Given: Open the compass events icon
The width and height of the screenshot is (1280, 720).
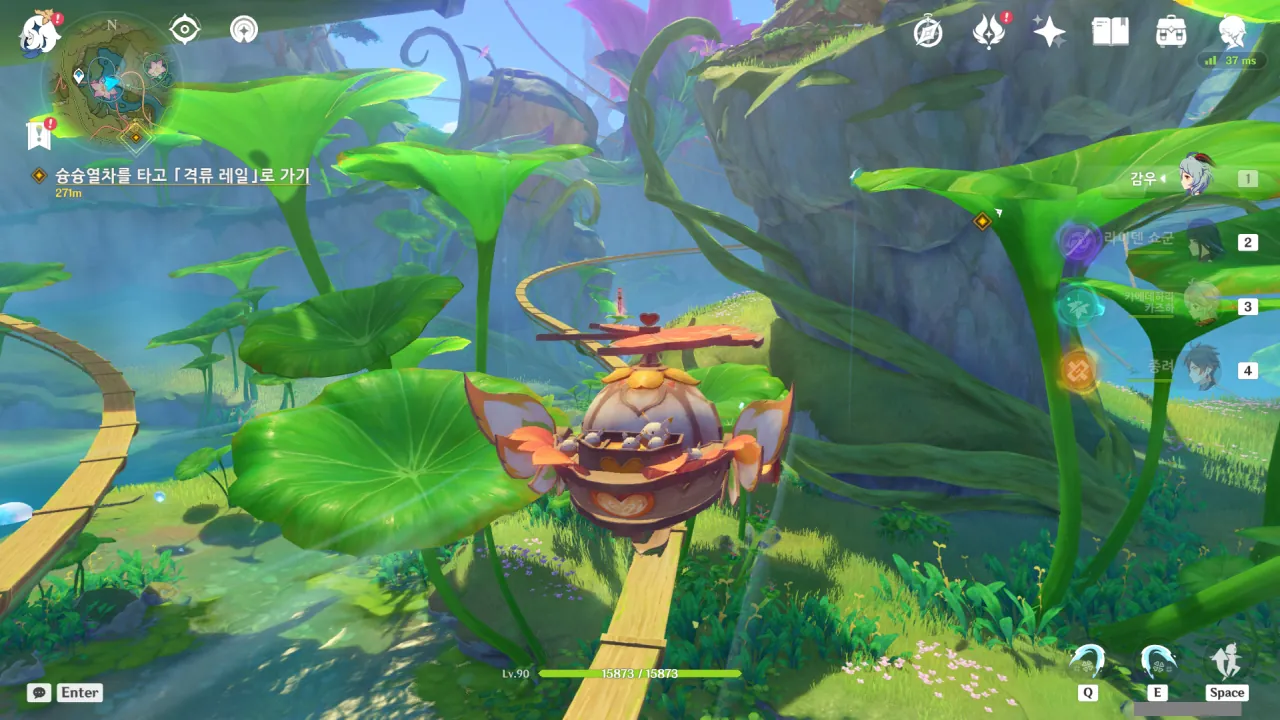Looking at the screenshot, I should pyautogui.click(x=928, y=33).
